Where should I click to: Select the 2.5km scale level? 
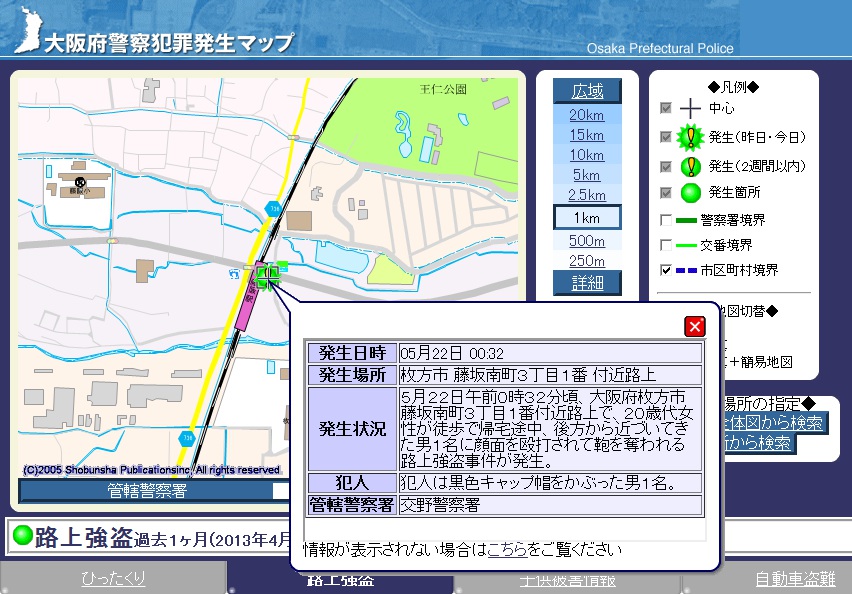click(587, 195)
